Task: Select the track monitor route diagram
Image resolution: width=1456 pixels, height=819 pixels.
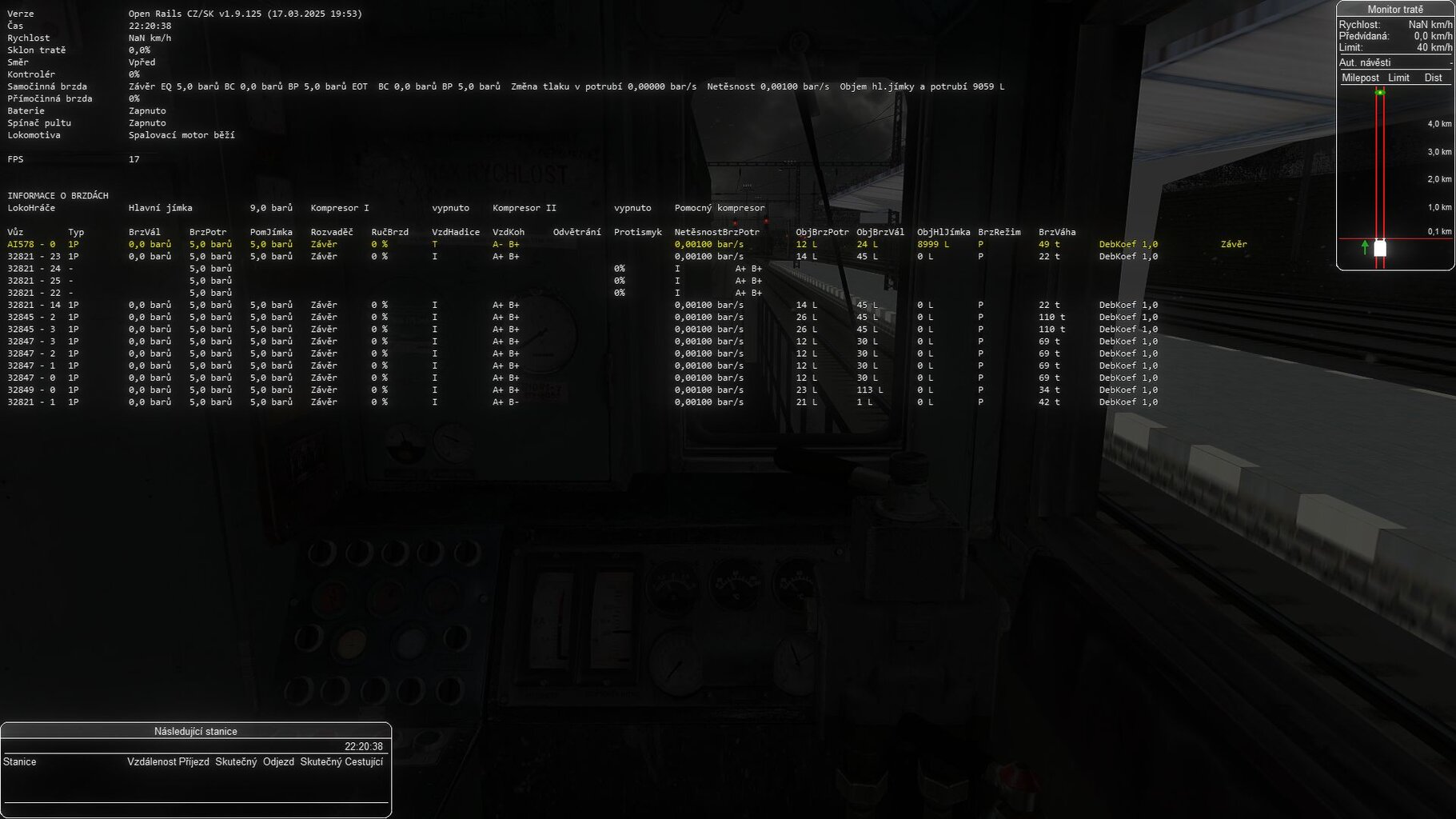Action: pos(1395,176)
